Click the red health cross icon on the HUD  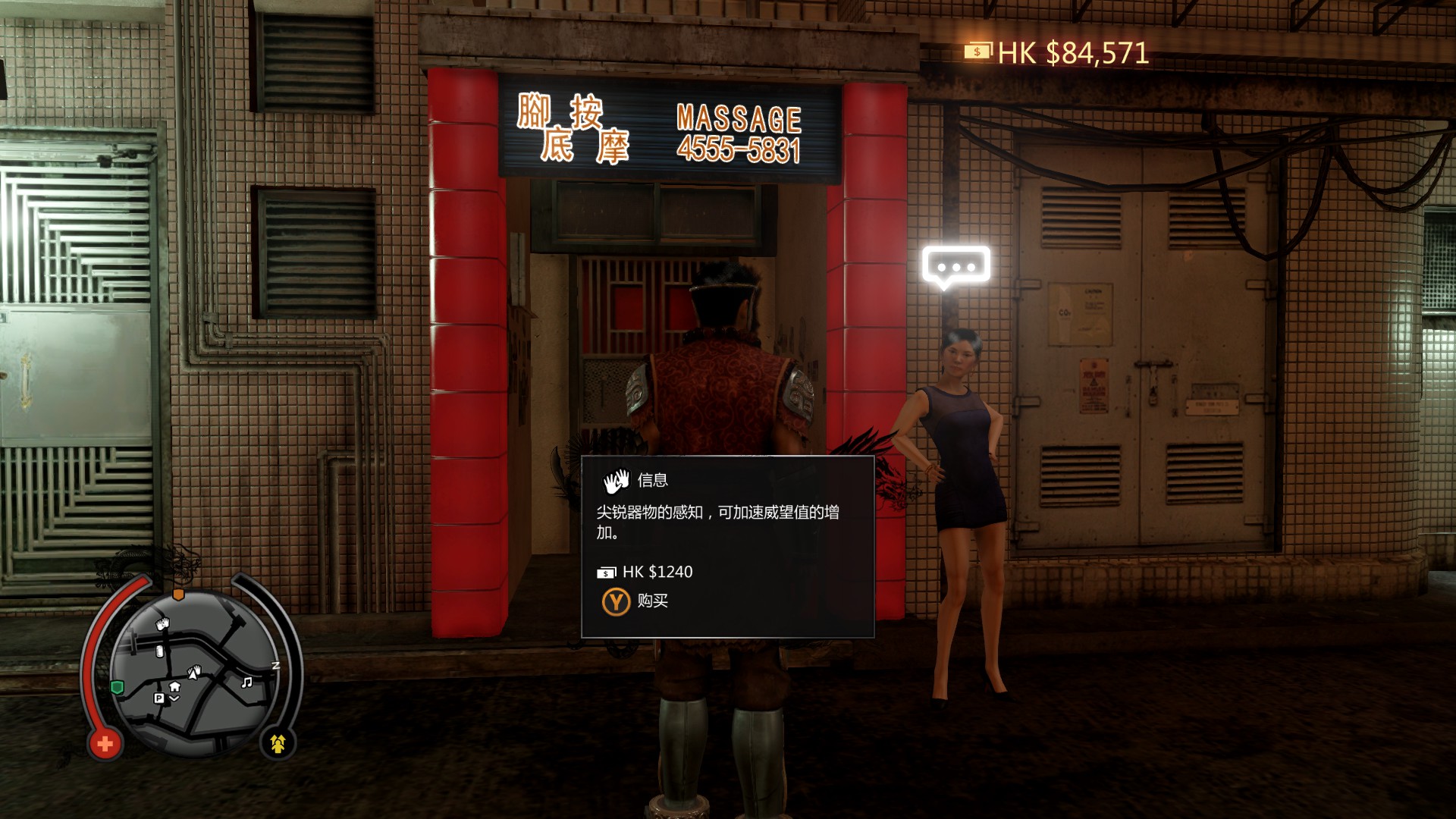pyautogui.click(x=105, y=743)
